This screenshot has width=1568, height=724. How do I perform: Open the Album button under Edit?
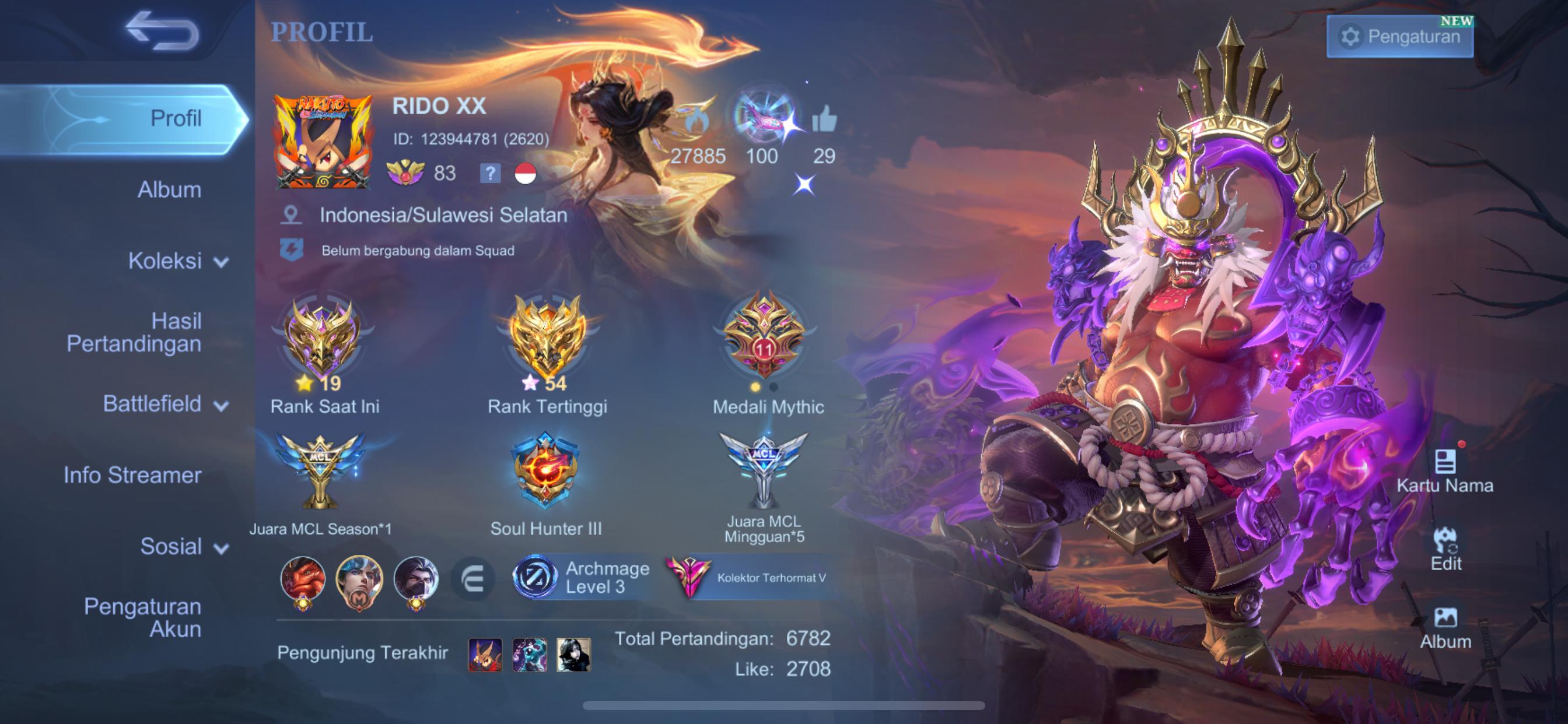pos(1445,627)
